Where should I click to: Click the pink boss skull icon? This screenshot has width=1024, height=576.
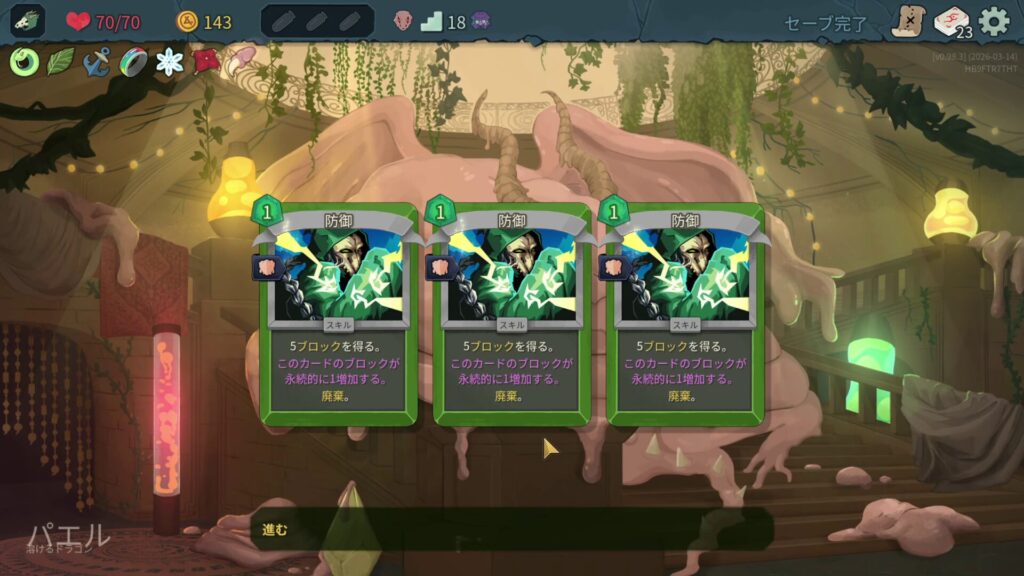click(x=403, y=21)
